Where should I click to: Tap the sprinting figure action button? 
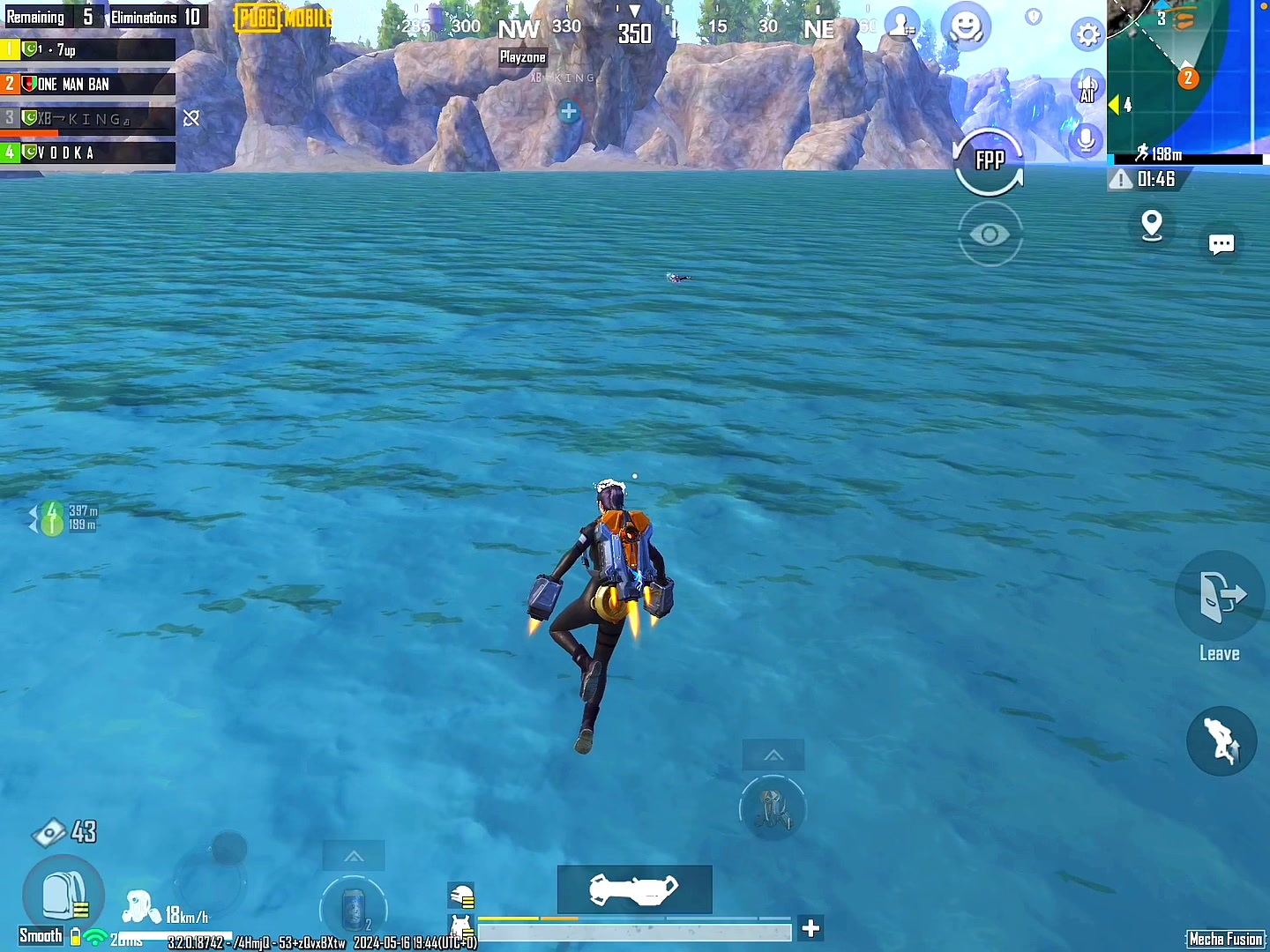click(1221, 740)
